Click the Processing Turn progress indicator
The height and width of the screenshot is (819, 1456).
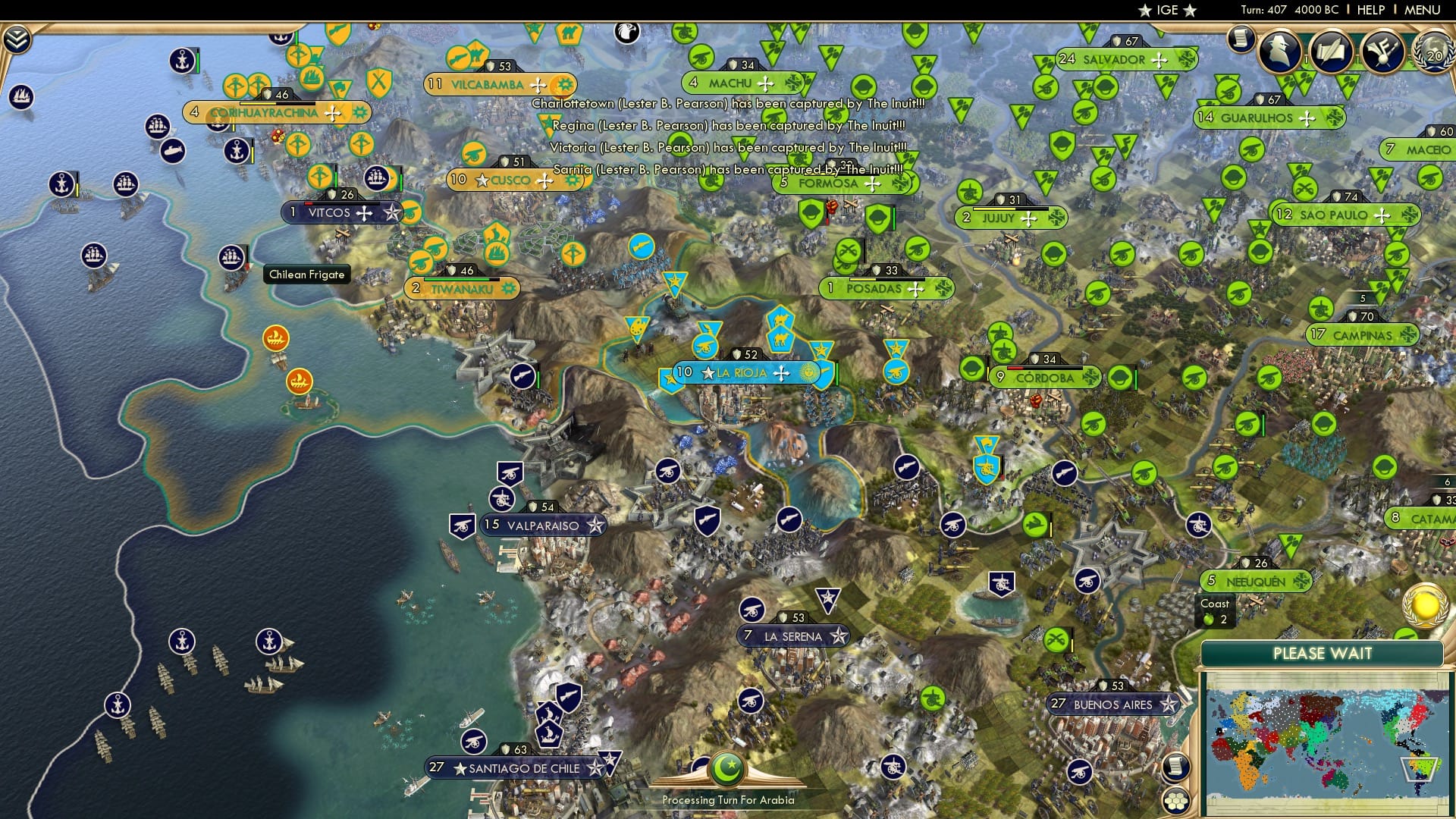[x=730, y=799]
